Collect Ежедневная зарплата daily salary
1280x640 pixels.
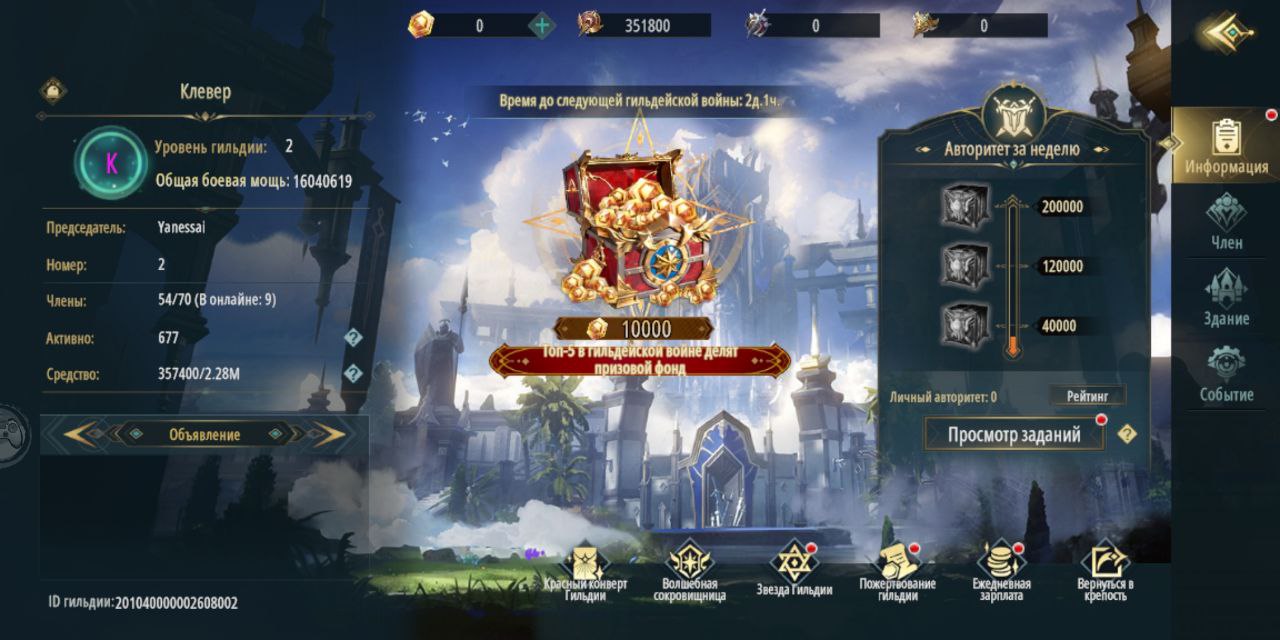[x=1002, y=566]
